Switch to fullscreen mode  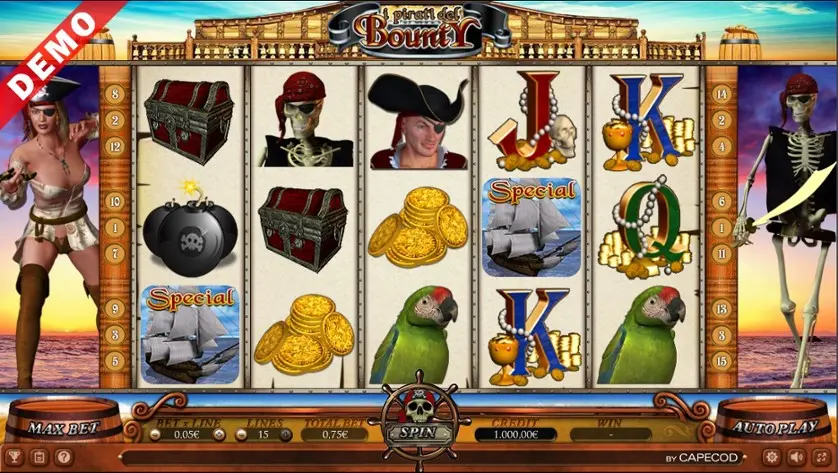click(x=821, y=457)
